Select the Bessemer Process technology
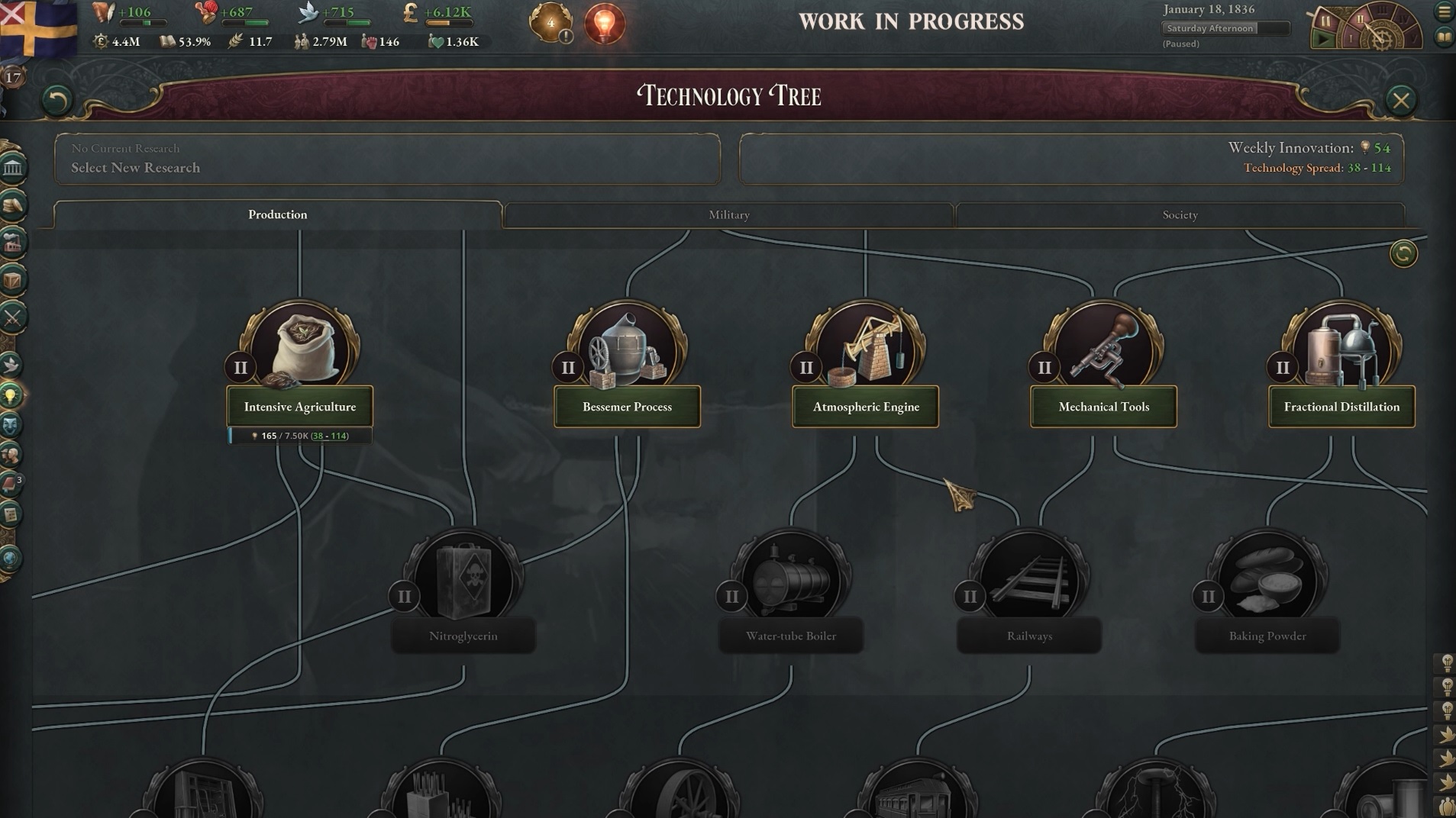 click(627, 406)
